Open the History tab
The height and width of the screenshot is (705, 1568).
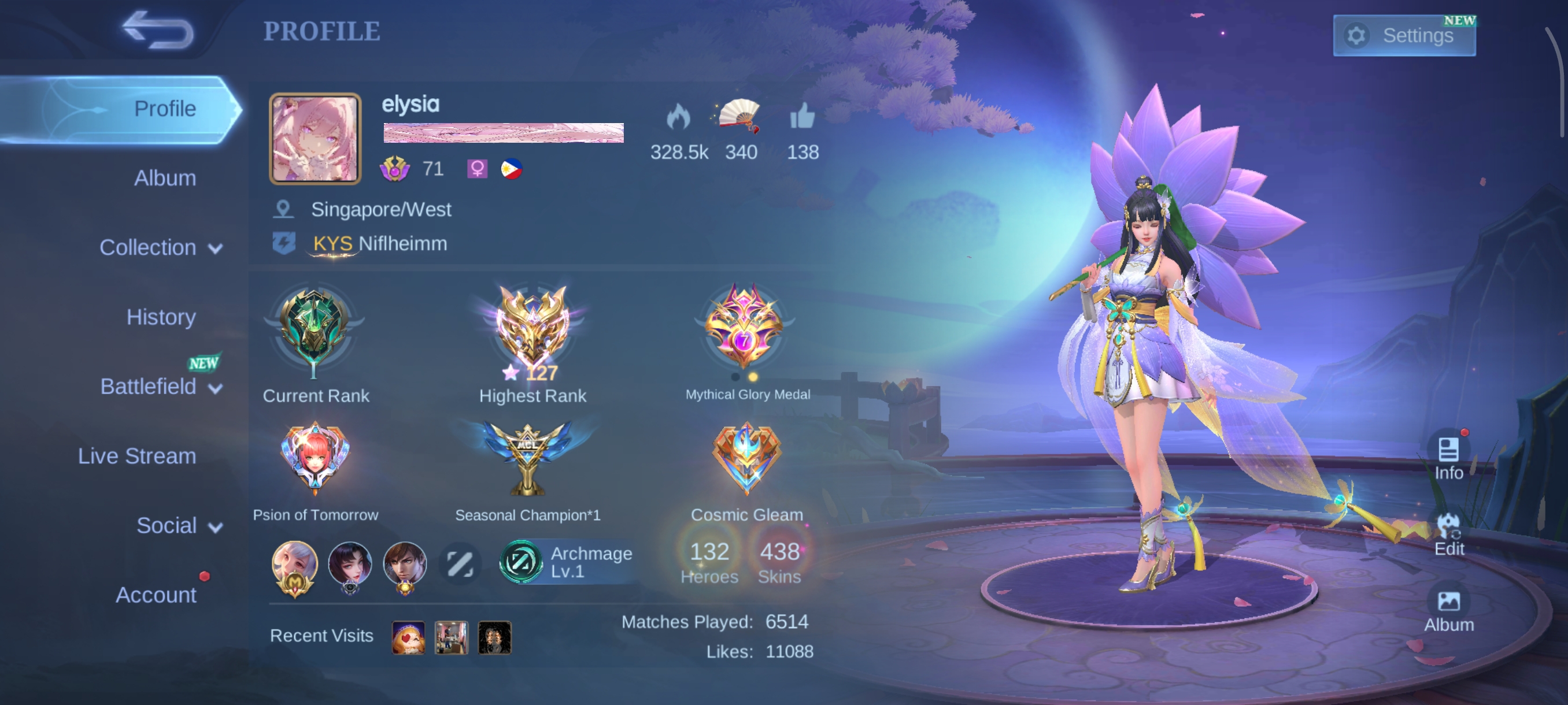pyautogui.click(x=161, y=317)
